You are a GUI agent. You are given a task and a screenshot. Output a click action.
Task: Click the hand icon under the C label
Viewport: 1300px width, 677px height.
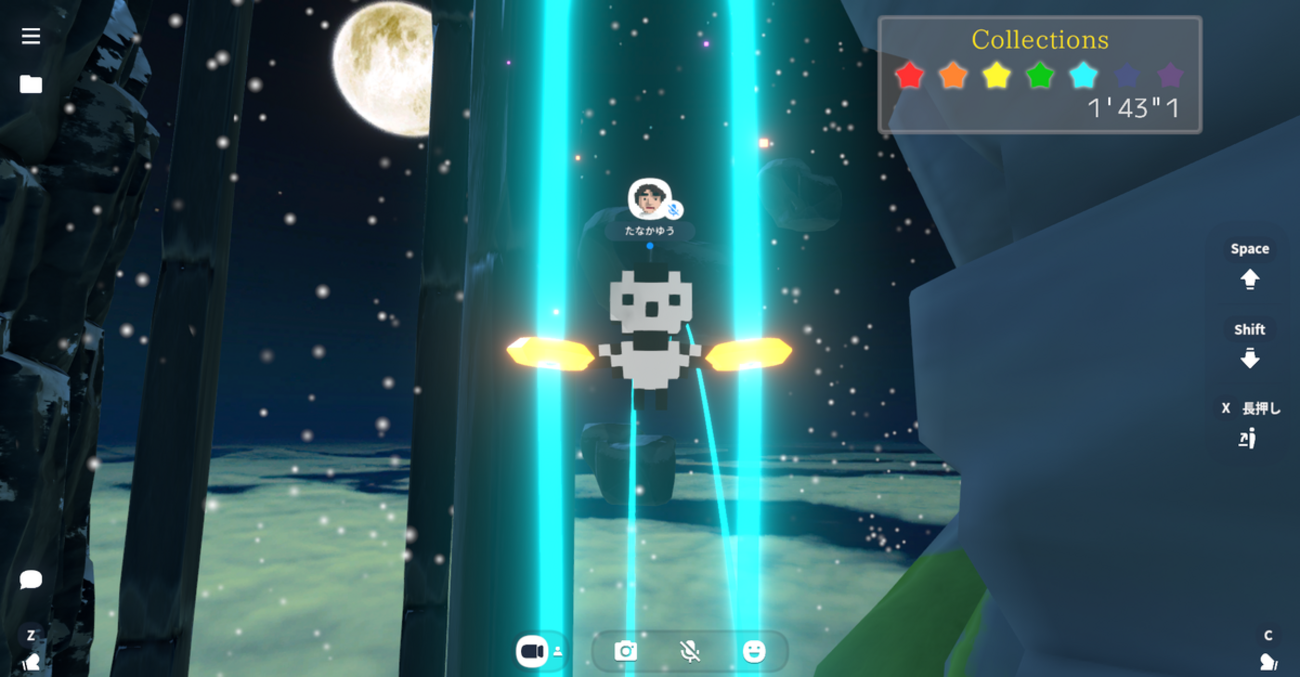point(1268,661)
